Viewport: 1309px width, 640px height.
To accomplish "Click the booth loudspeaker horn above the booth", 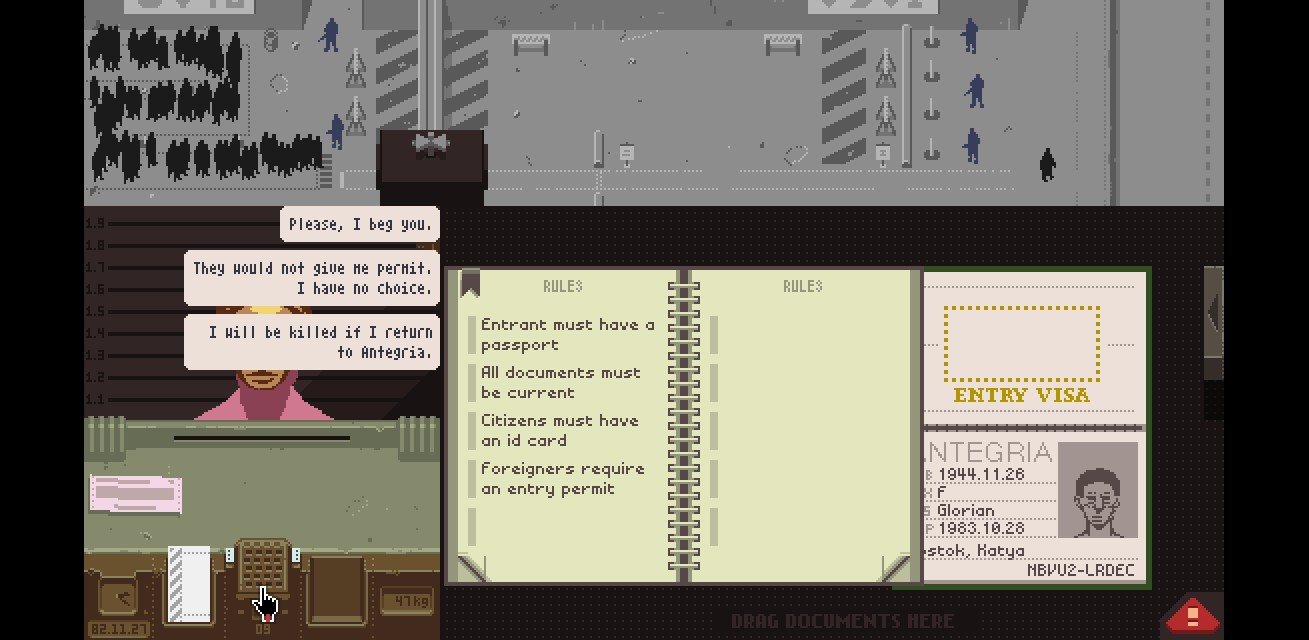I will click(431, 145).
